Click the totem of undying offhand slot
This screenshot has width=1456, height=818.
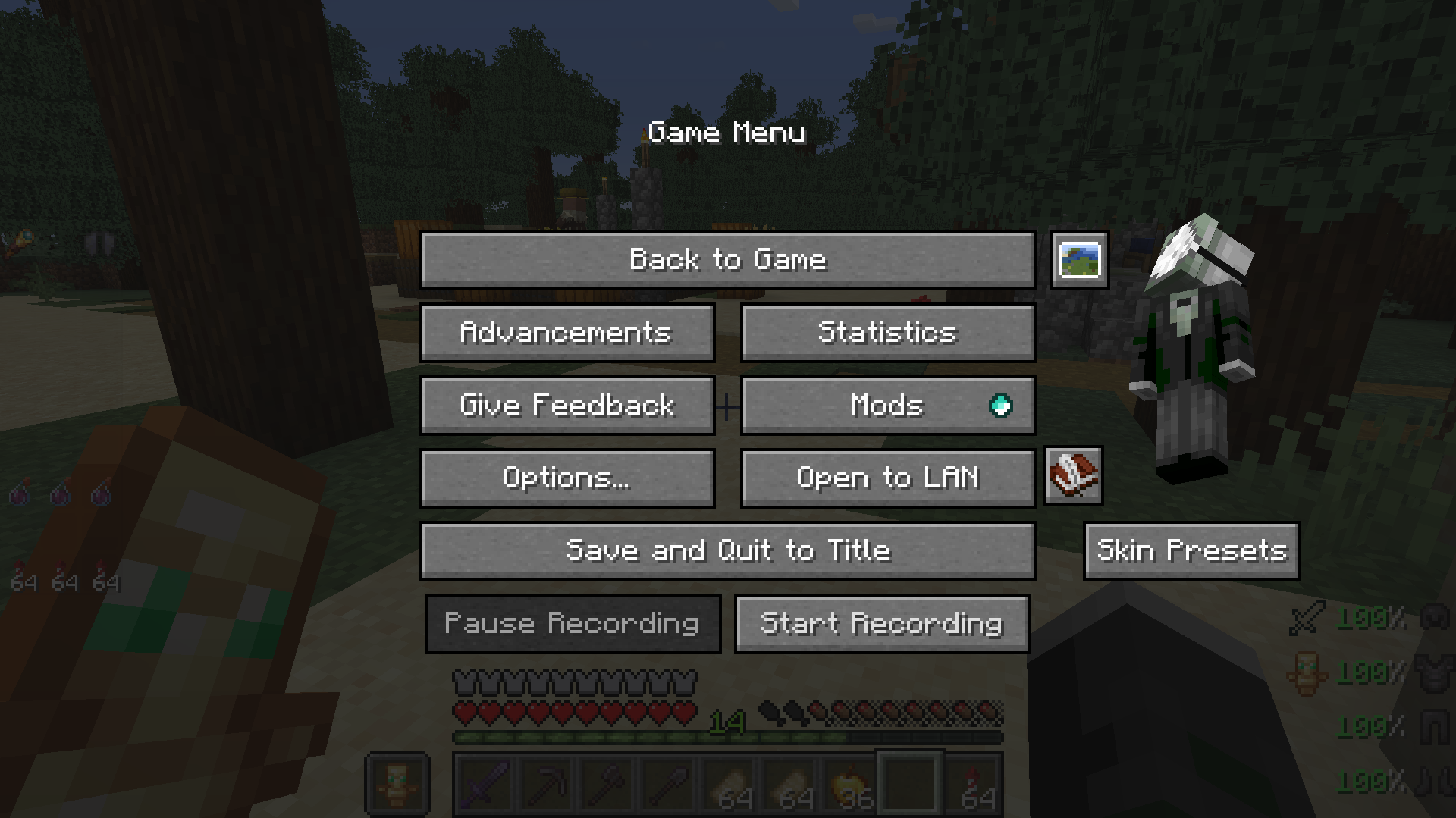(x=397, y=785)
